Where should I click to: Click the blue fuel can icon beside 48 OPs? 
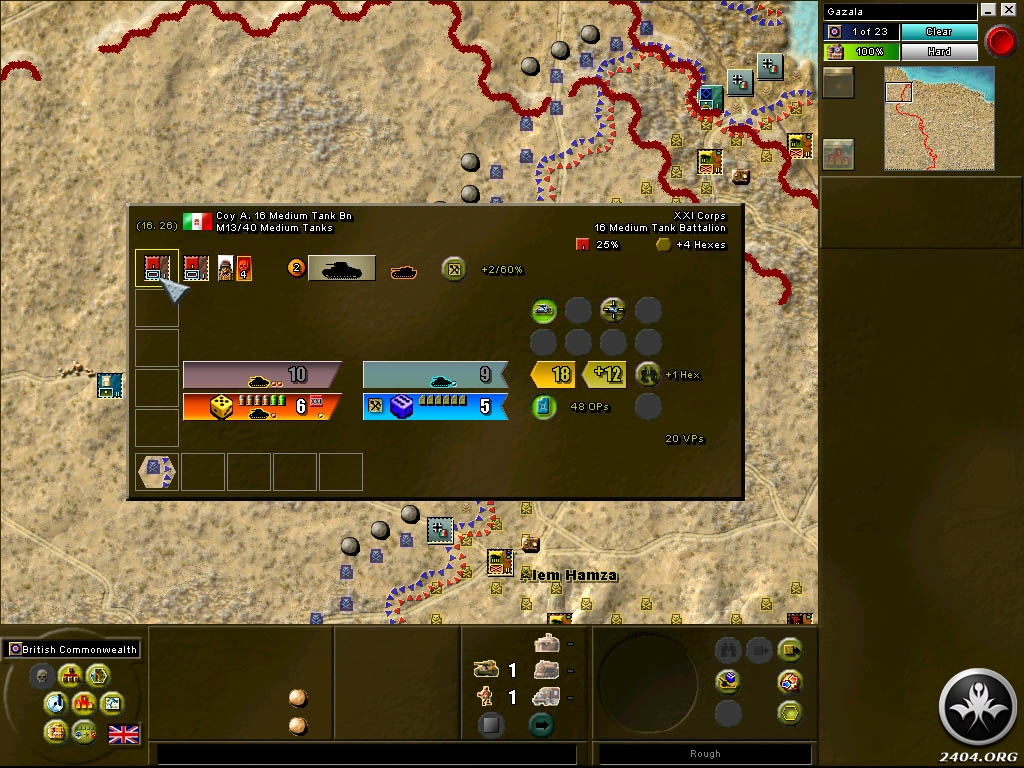tap(543, 407)
